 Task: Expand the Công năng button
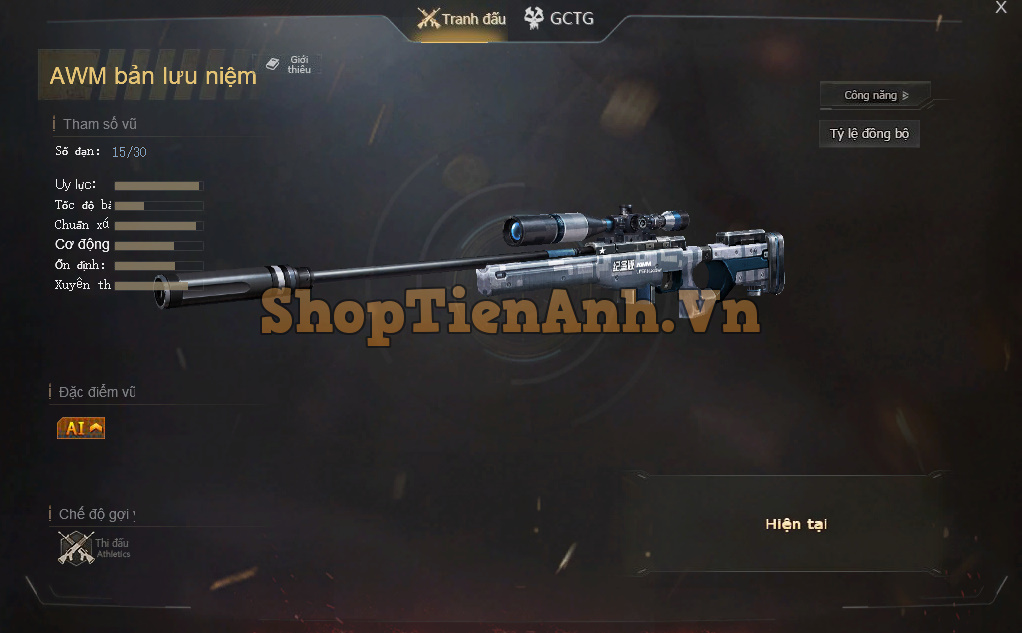pyautogui.click(x=875, y=96)
